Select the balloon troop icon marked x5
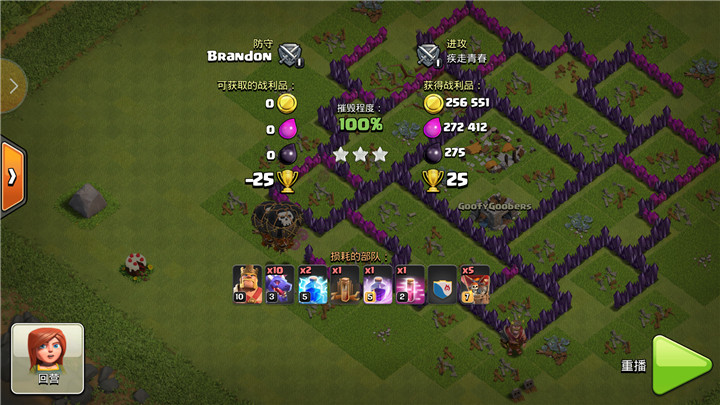This screenshot has height=405, width=720. [x=474, y=285]
